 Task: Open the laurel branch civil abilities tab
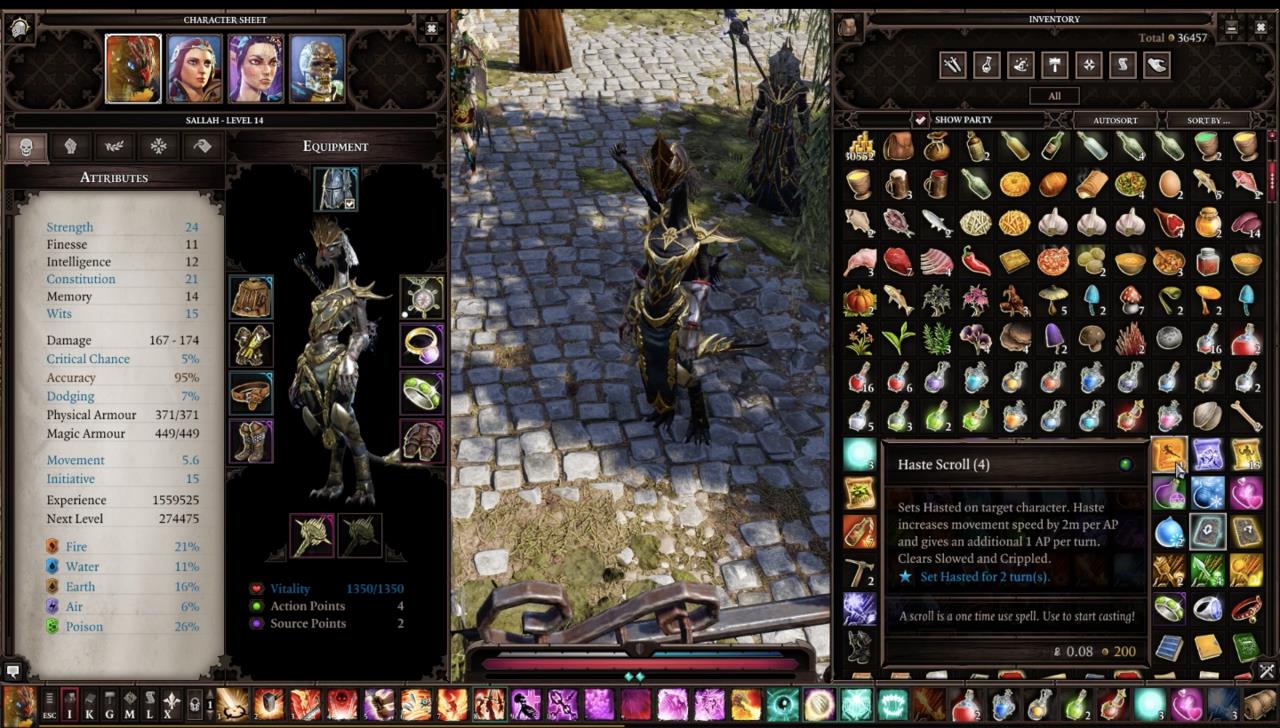(115, 146)
